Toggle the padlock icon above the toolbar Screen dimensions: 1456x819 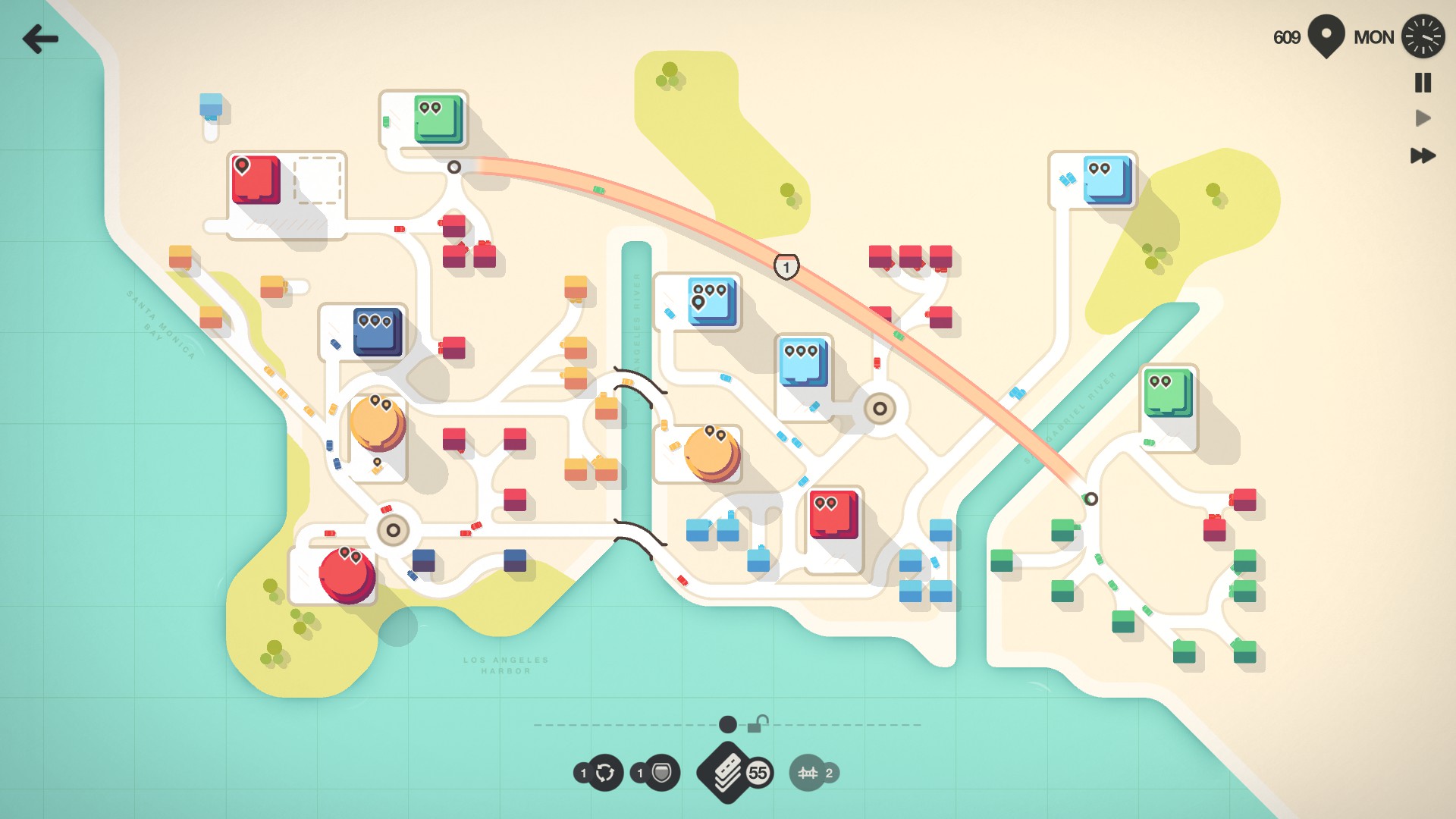(758, 724)
